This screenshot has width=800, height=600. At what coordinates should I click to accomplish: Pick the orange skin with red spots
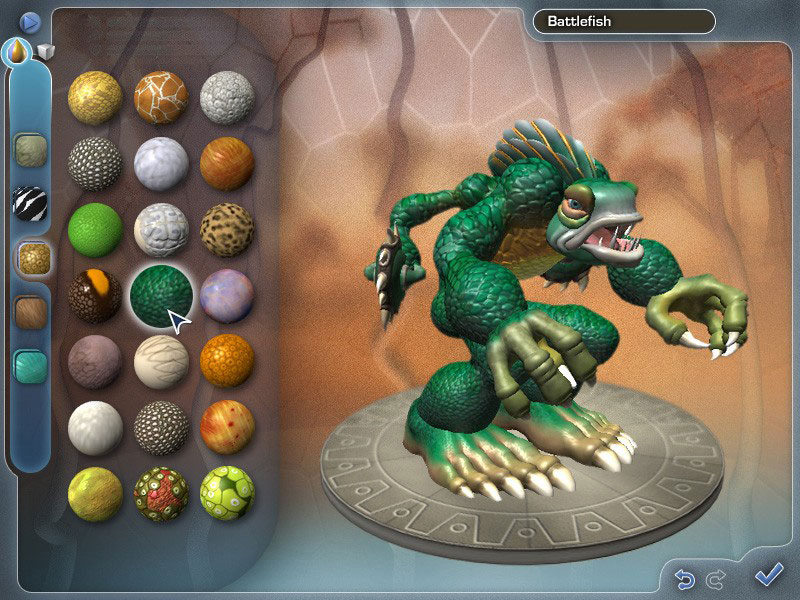point(227,428)
